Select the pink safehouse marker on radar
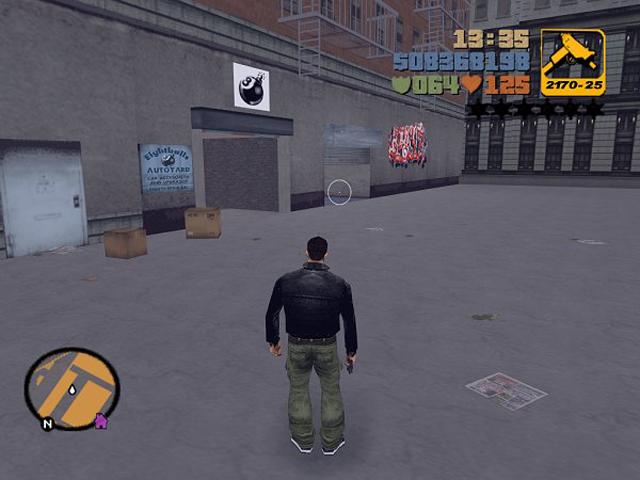 click(x=101, y=421)
